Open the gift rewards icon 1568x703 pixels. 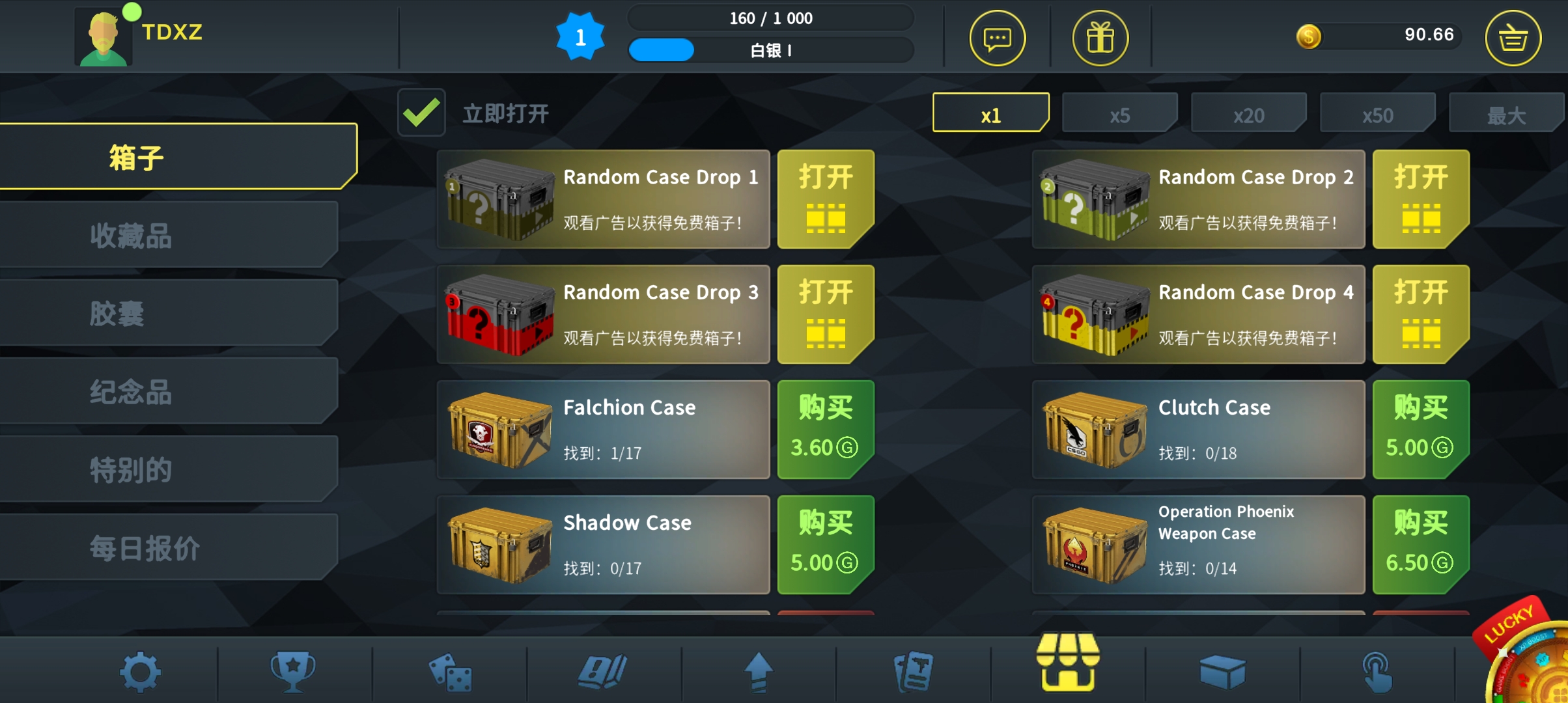(x=1100, y=38)
